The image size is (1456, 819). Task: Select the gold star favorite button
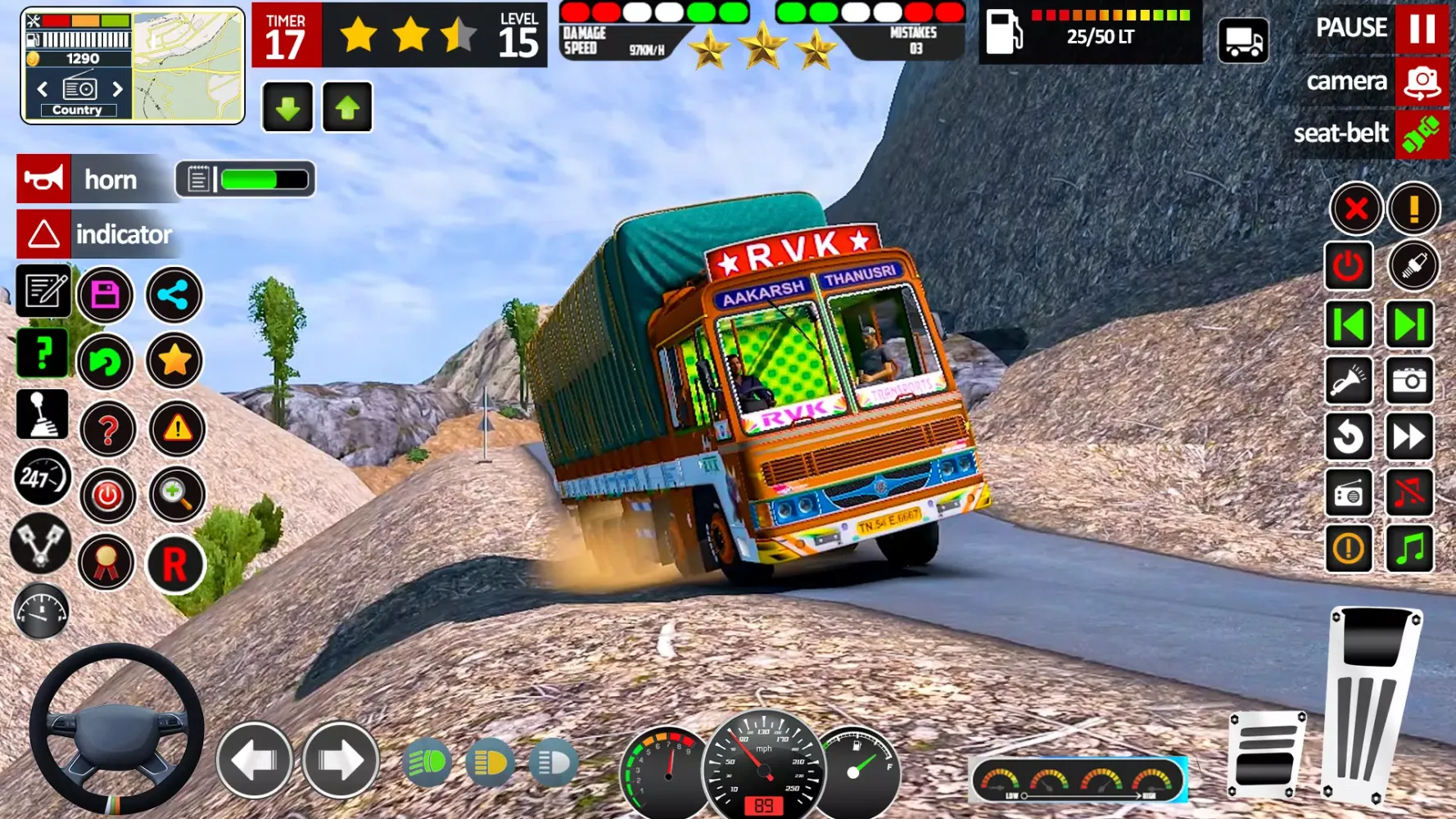coord(174,360)
